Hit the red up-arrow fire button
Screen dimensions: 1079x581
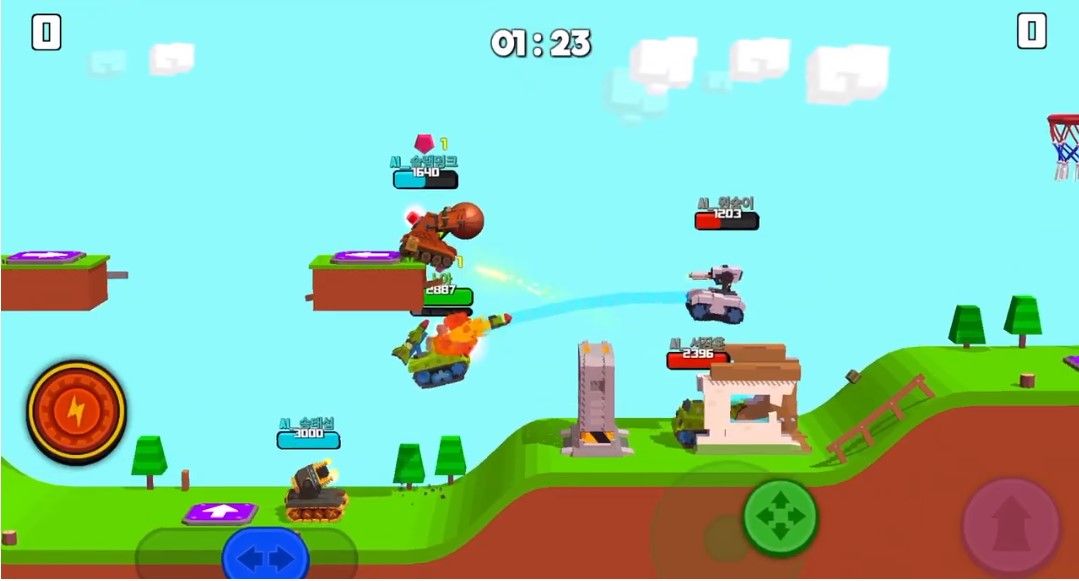coord(1010,525)
